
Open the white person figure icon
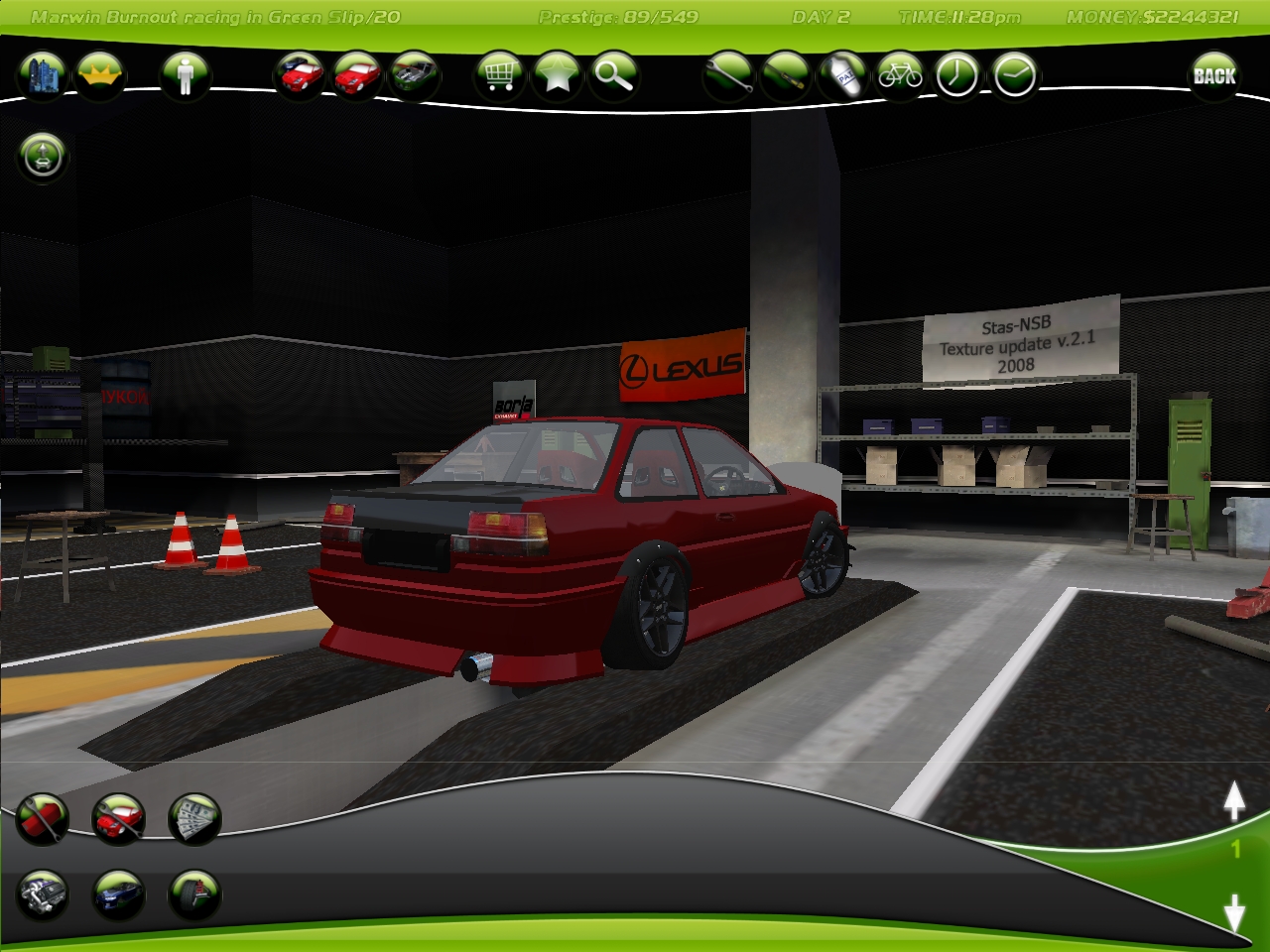185,75
